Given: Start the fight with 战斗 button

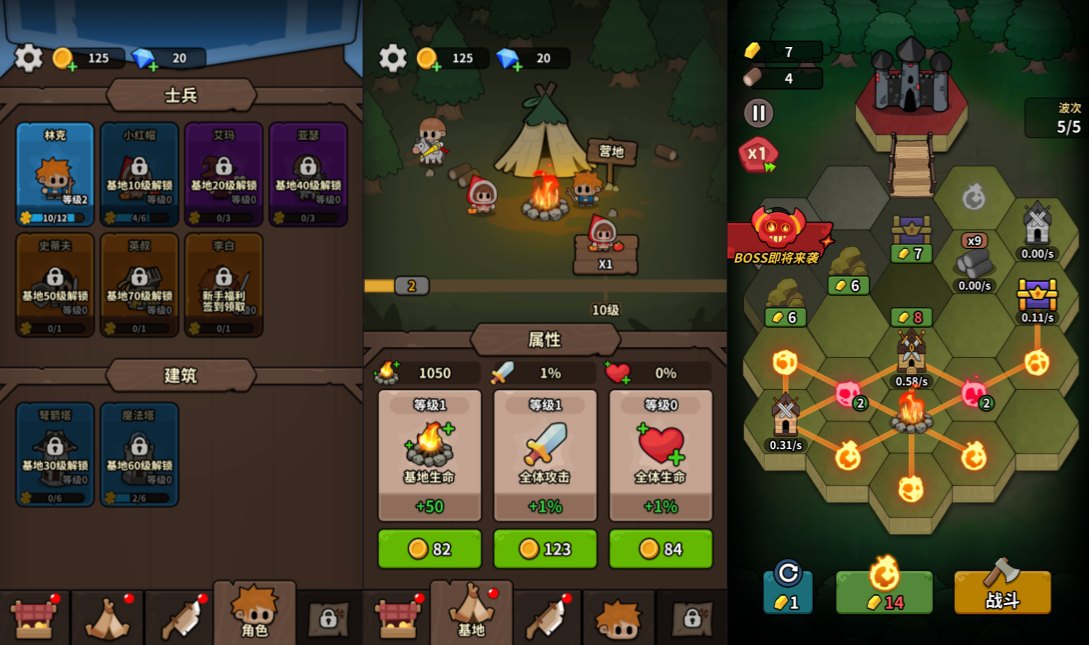Looking at the screenshot, I should (1002, 592).
